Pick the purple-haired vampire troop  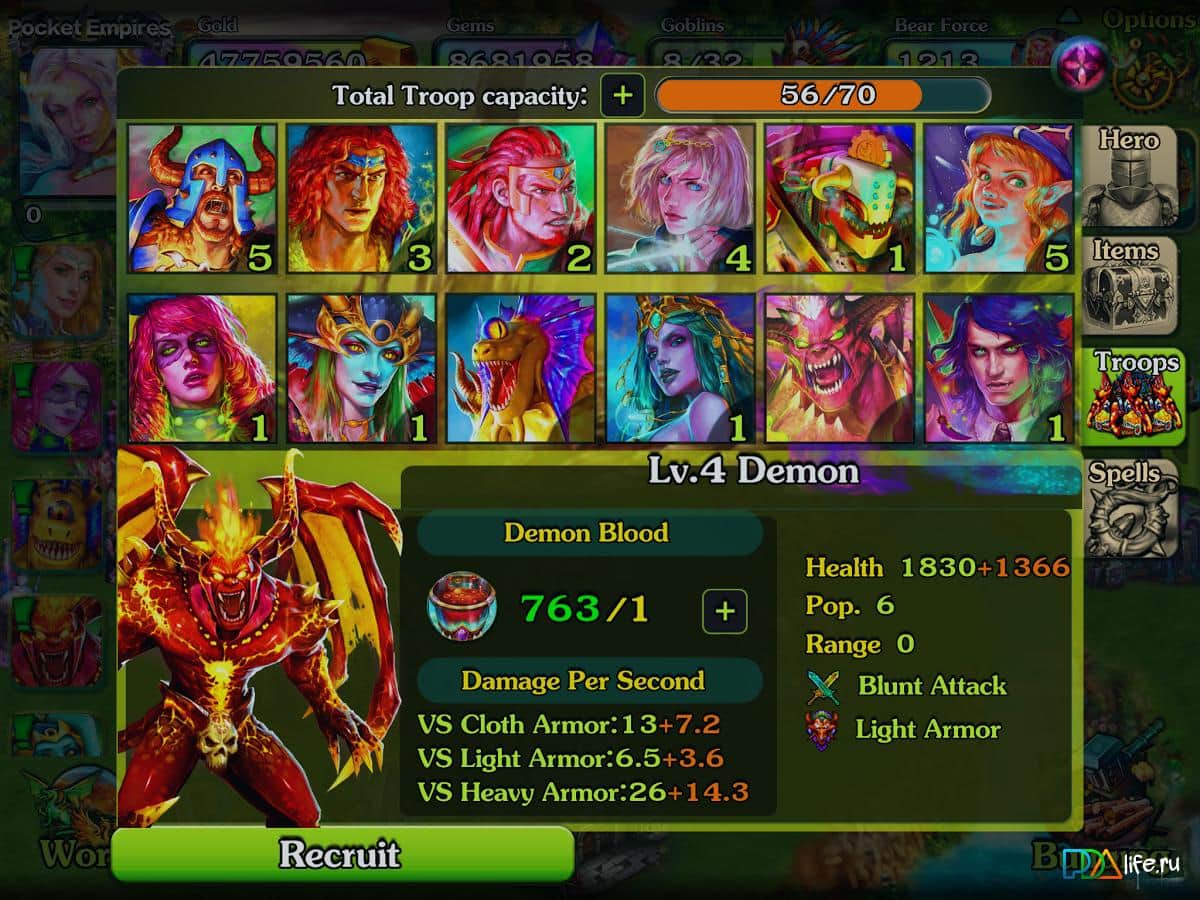pyautogui.click(x=998, y=368)
